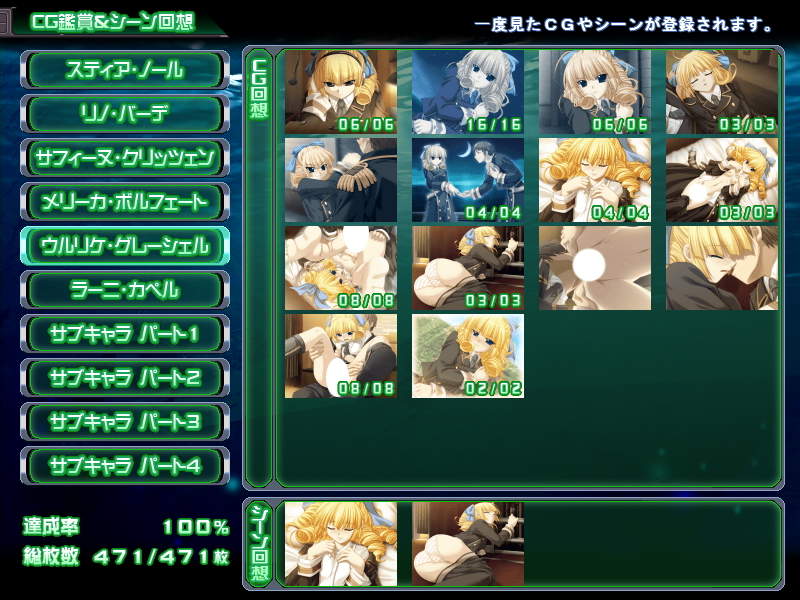Open リノ・バーデ gallery page
800x600 pixels.
(x=125, y=114)
